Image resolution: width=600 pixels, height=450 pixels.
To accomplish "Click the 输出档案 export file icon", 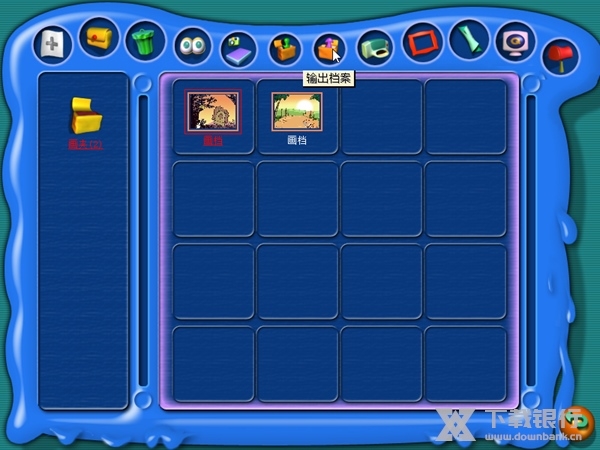I will (x=328, y=47).
